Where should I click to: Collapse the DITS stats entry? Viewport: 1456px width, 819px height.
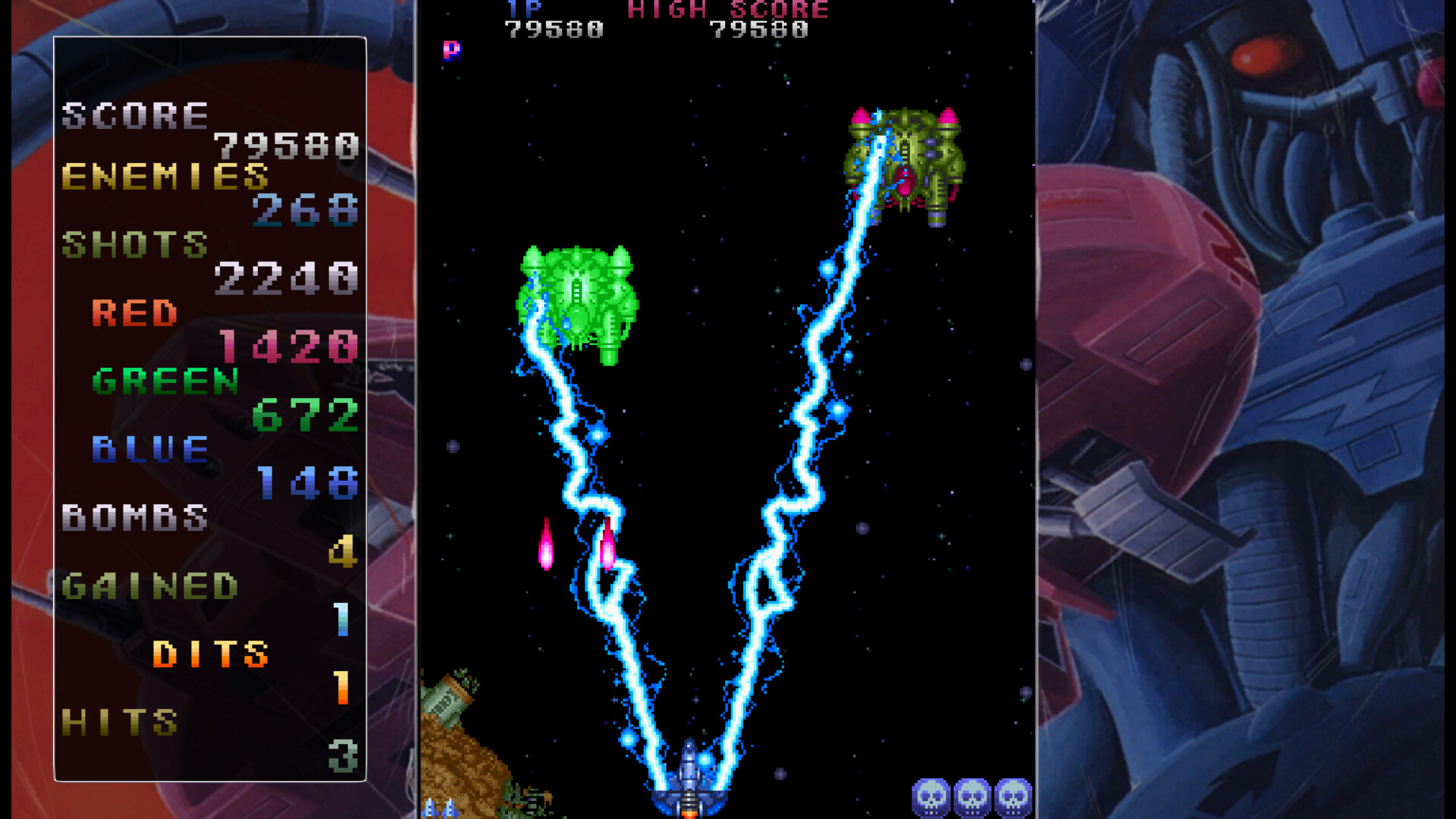[x=210, y=652]
